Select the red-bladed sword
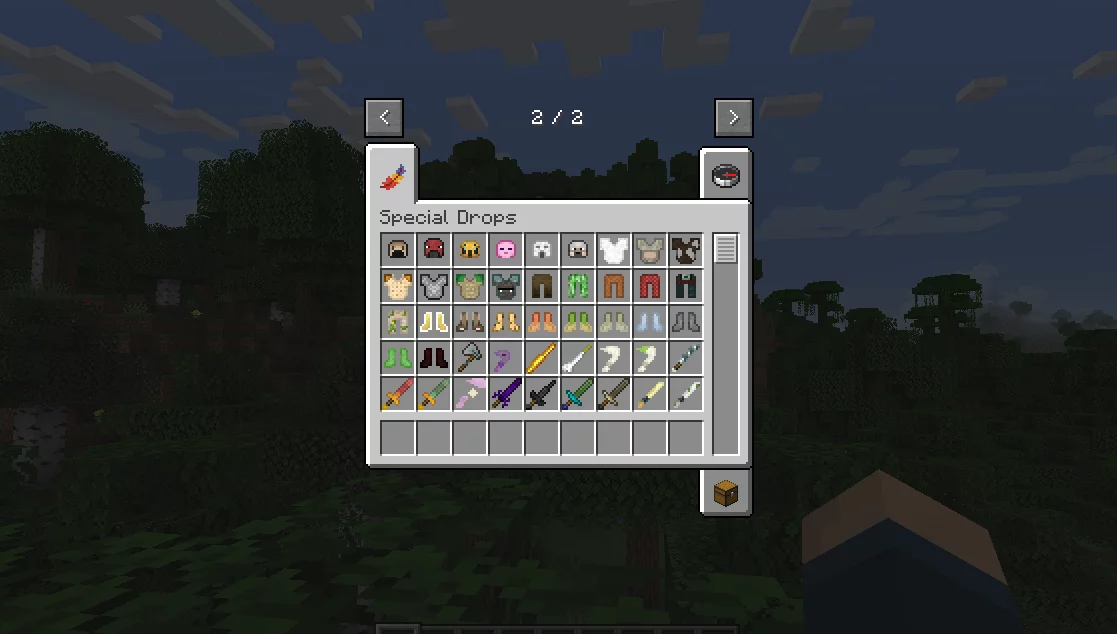Viewport: 1117px width, 634px height. pyautogui.click(x=397, y=394)
